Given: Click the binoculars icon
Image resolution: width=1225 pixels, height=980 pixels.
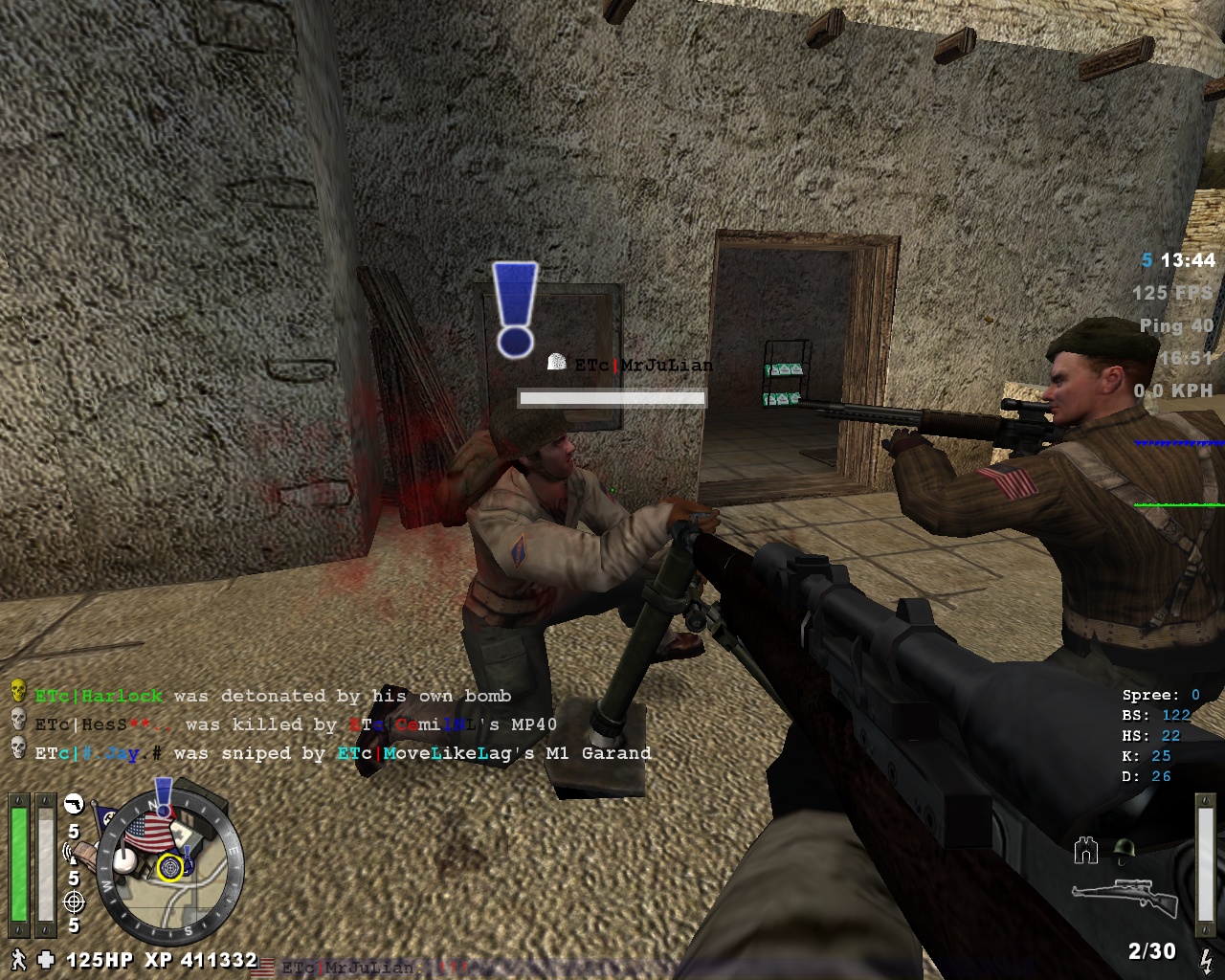Looking at the screenshot, I should click(x=1085, y=849).
